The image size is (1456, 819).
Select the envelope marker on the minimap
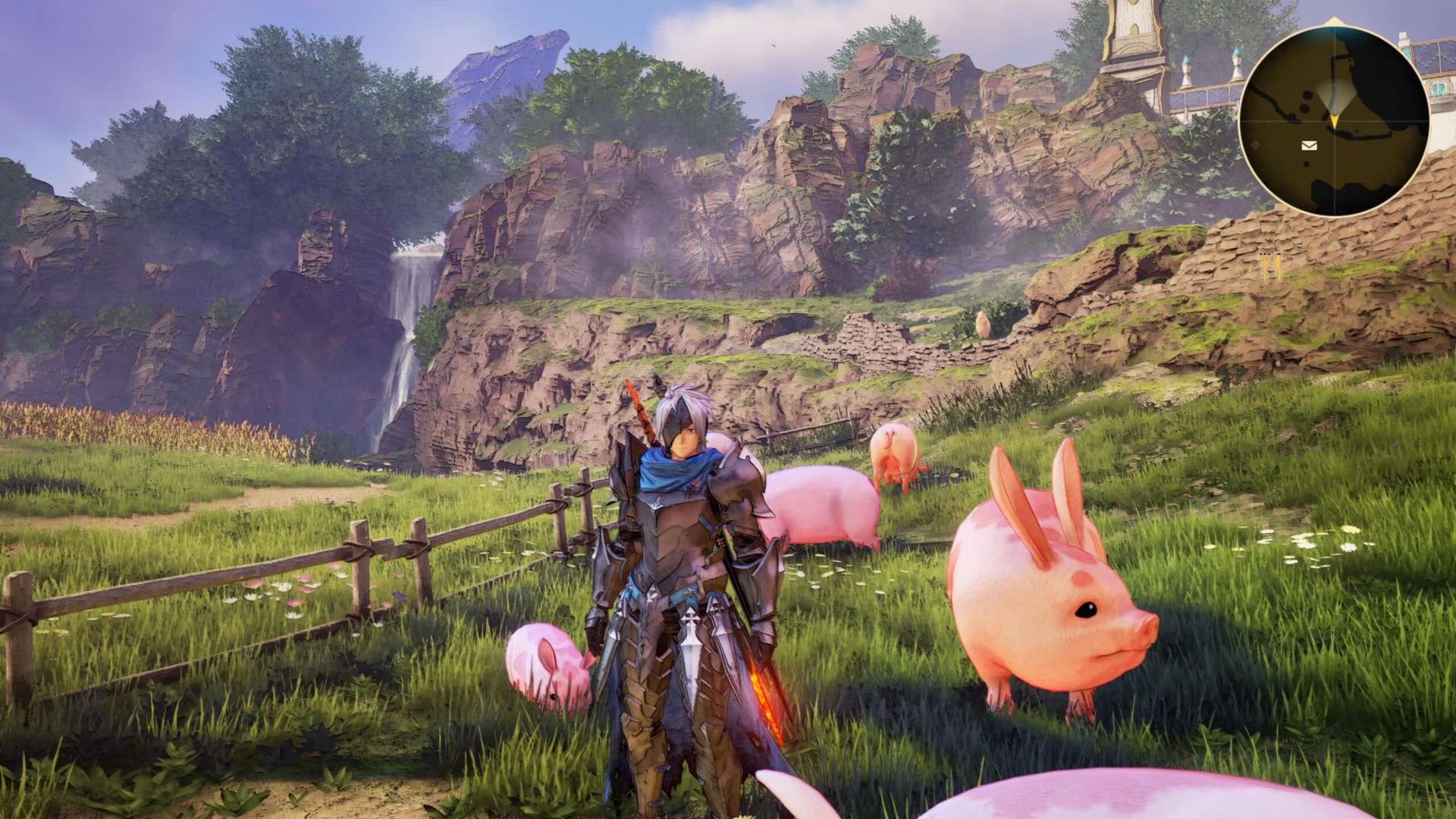coord(1309,146)
